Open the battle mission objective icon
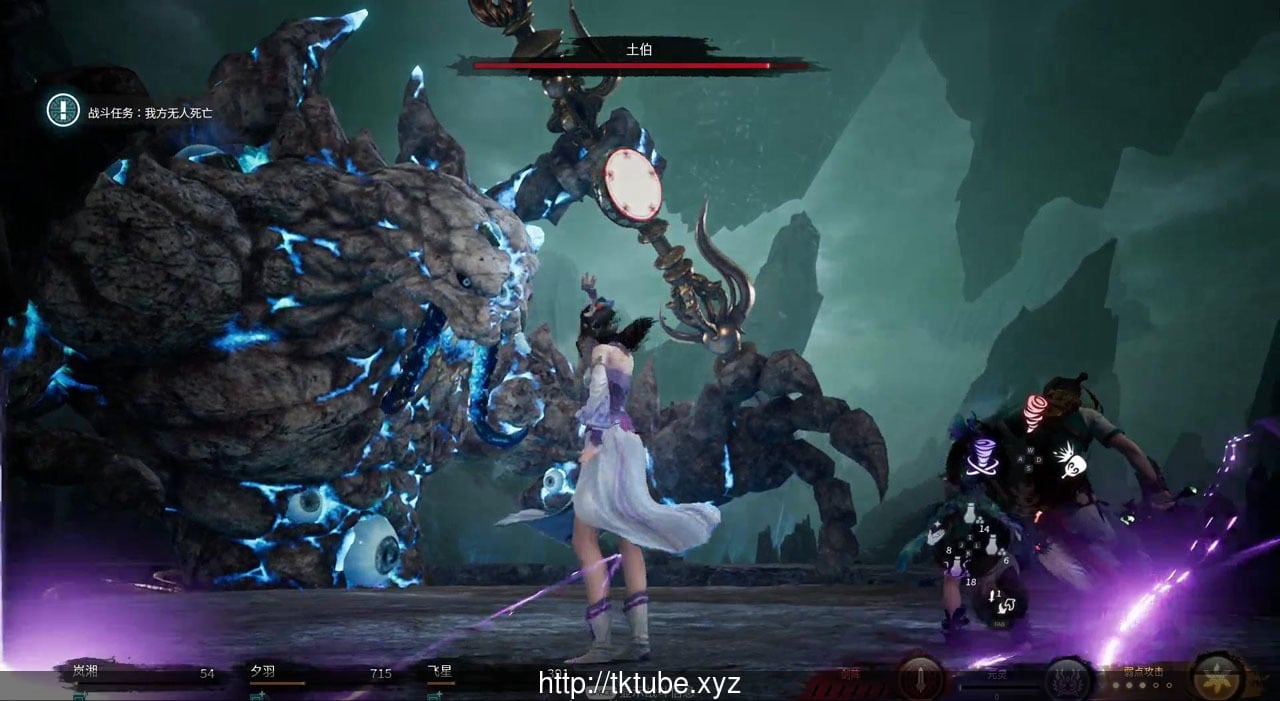The image size is (1280, 701). pos(63,110)
